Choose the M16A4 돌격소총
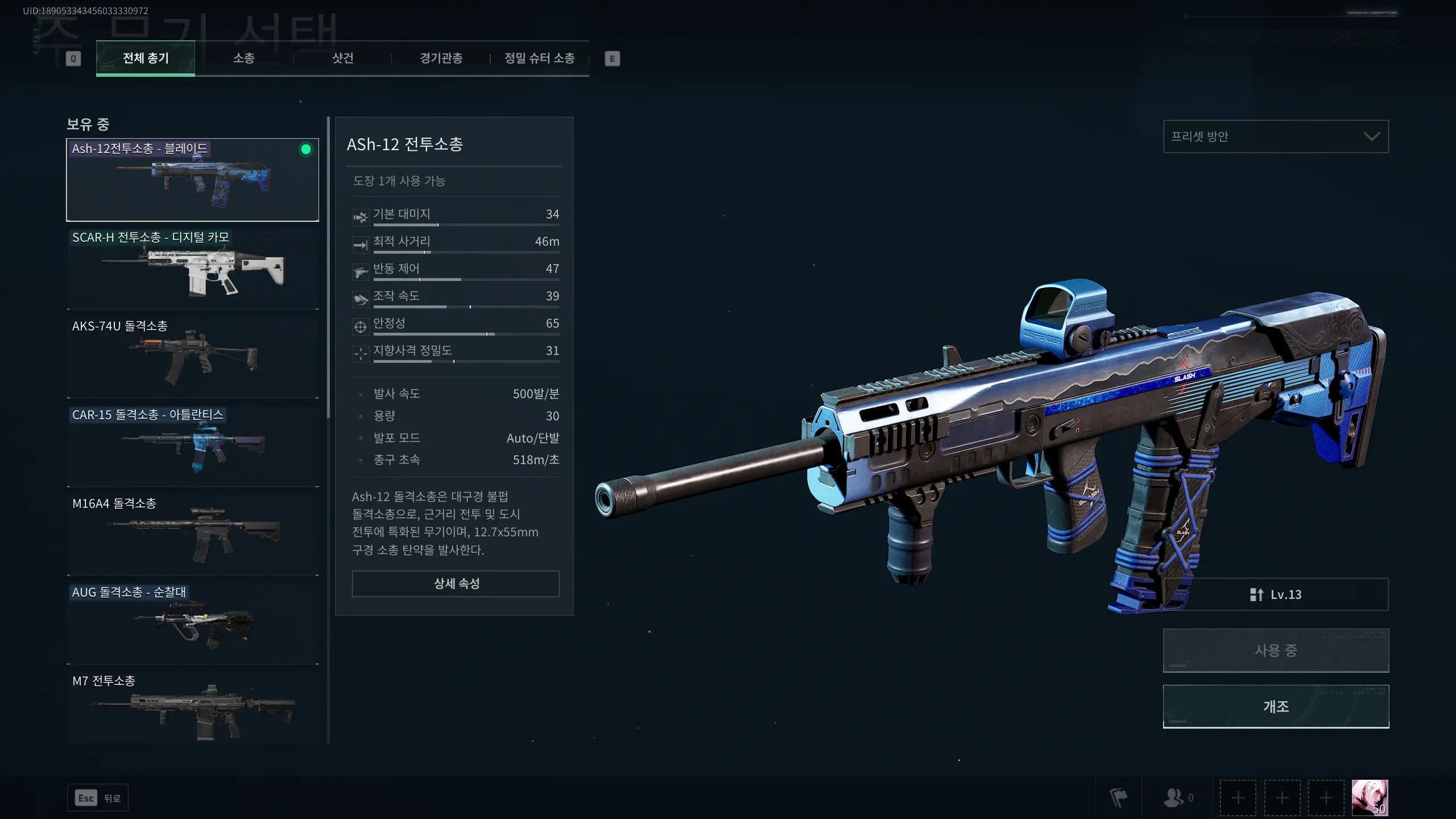Image resolution: width=1456 pixels, height=819 pixels. point(192,535)
